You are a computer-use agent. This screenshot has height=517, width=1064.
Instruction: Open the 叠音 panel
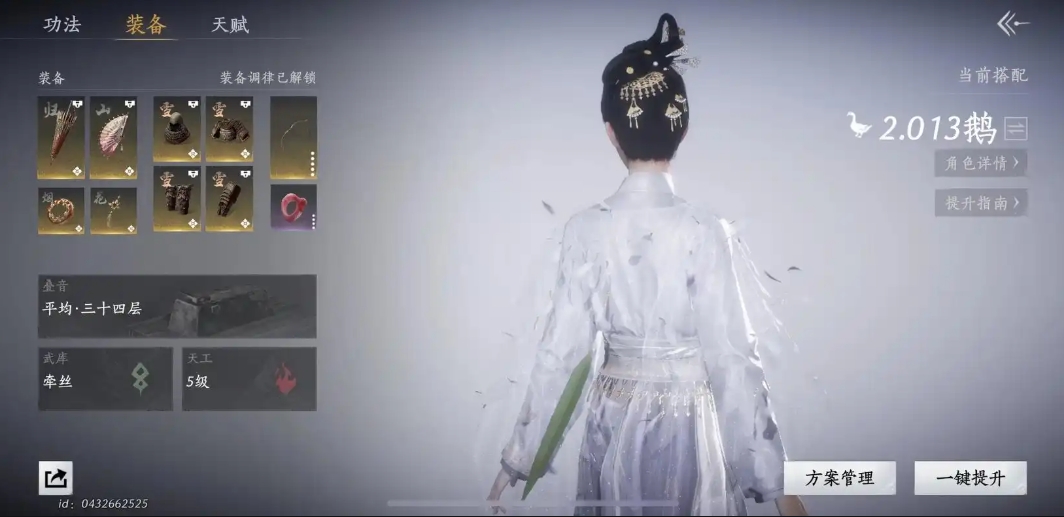[177, 306]
